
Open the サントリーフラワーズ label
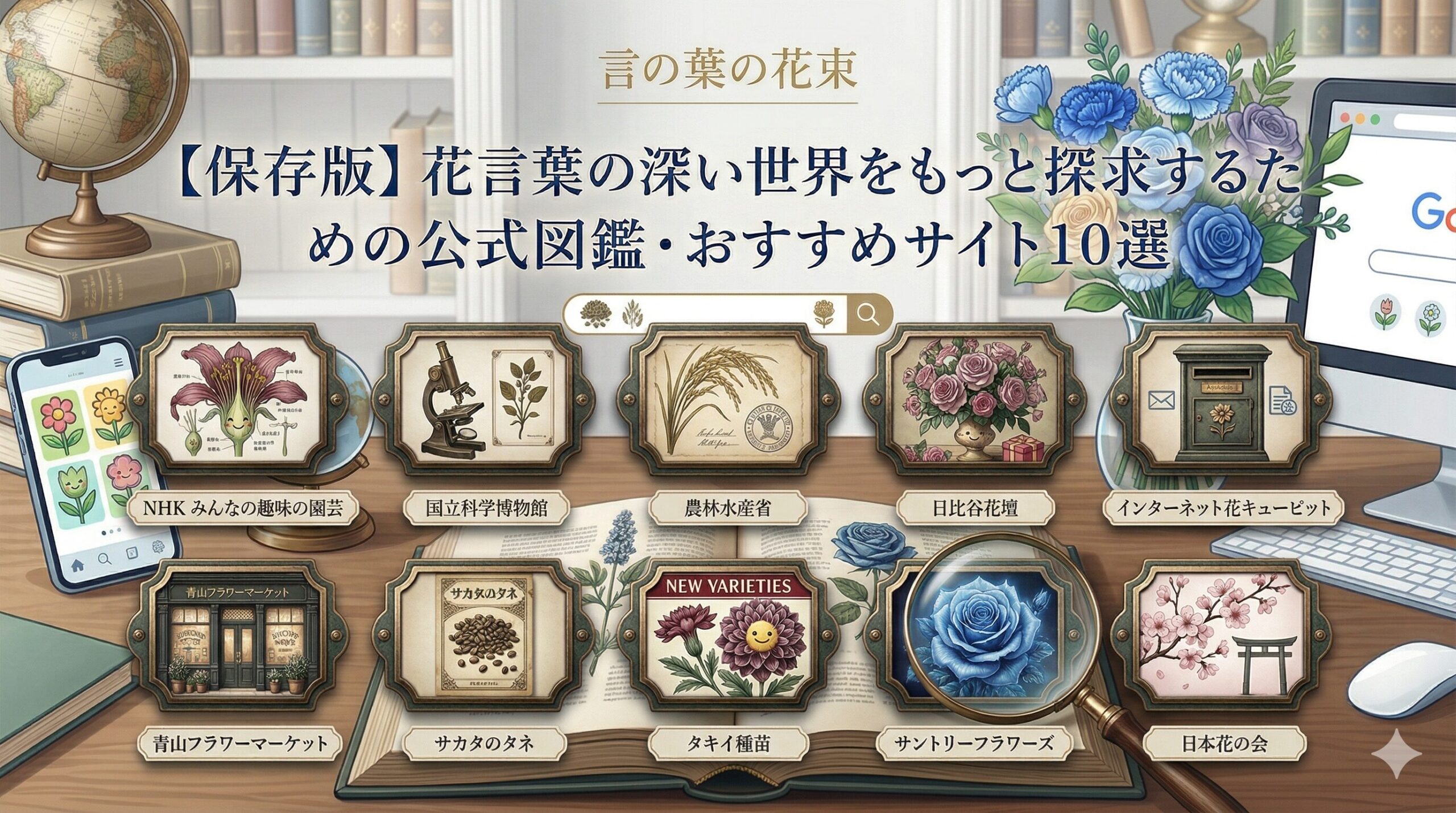(x=973, y=743)
